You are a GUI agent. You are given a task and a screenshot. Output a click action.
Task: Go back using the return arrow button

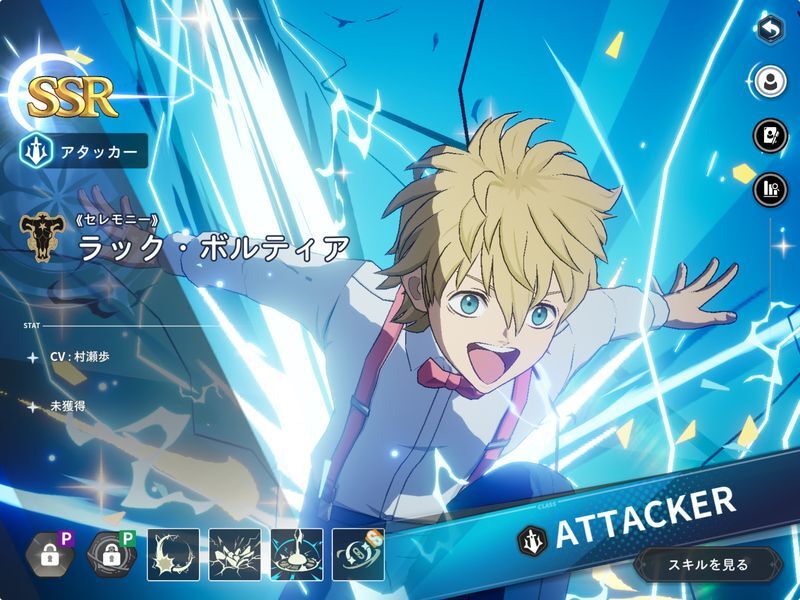[769, 30]
